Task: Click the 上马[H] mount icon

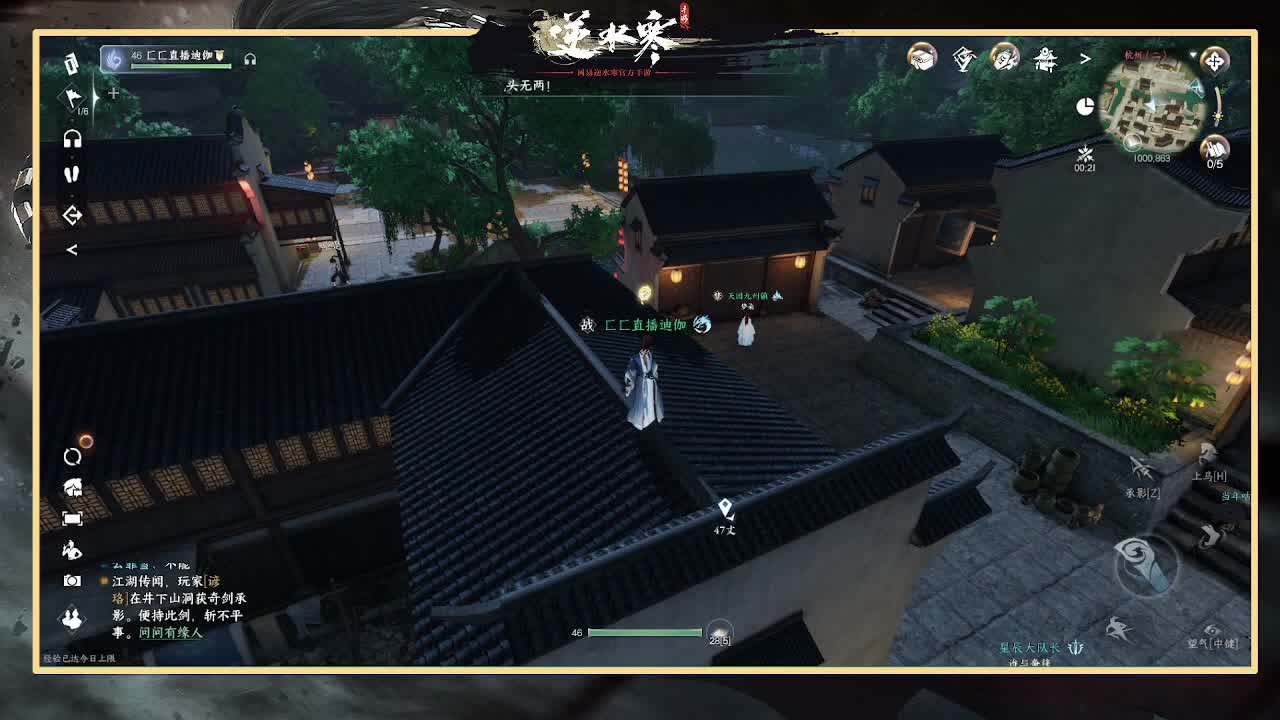Action: click(1206, 454)
